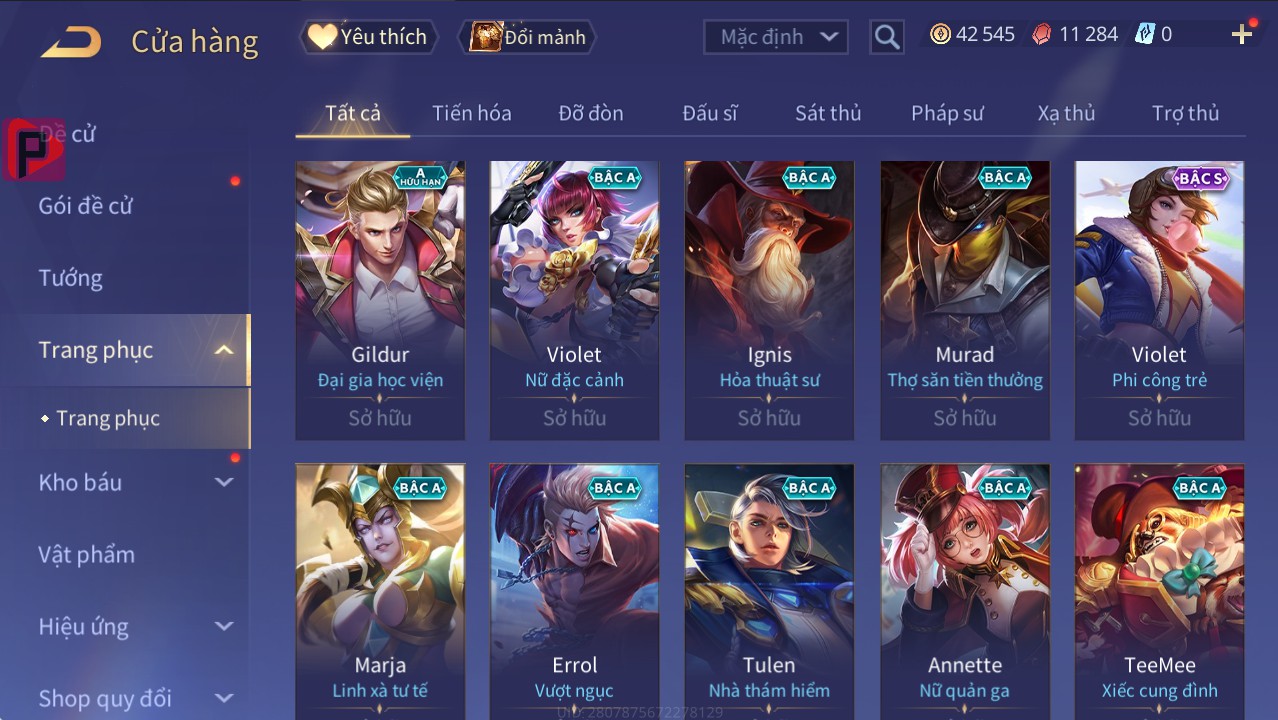This screenshot has width=1278, height=720.
Task: Open the Gói đề cử menu
Action: pyautogui.click(x=86, y=206)
